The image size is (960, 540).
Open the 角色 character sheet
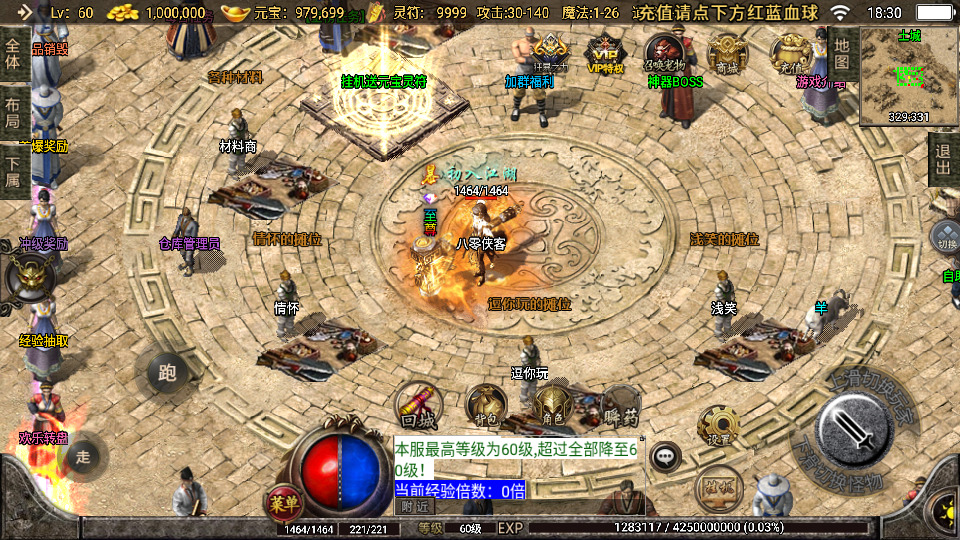[552, 406]
